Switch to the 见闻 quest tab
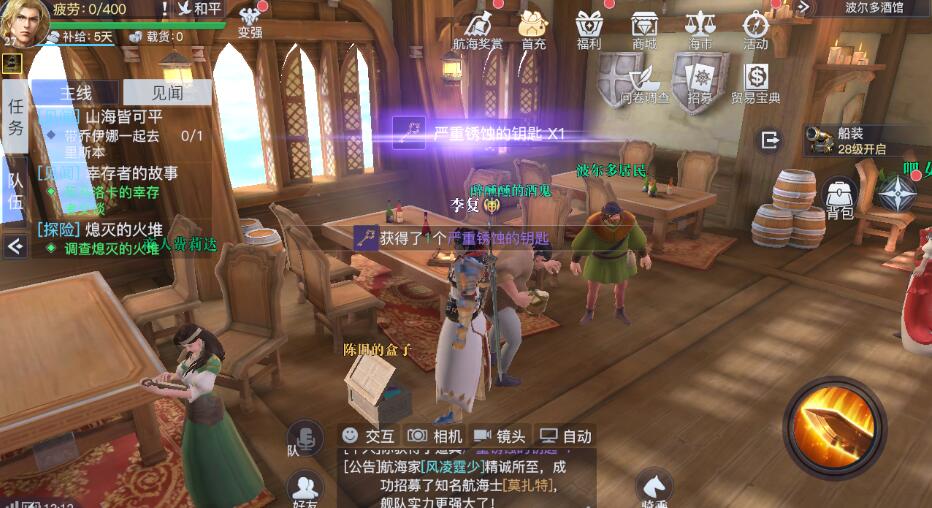The image size is (932, 508). pyautogui.click(x=167, y=93)
